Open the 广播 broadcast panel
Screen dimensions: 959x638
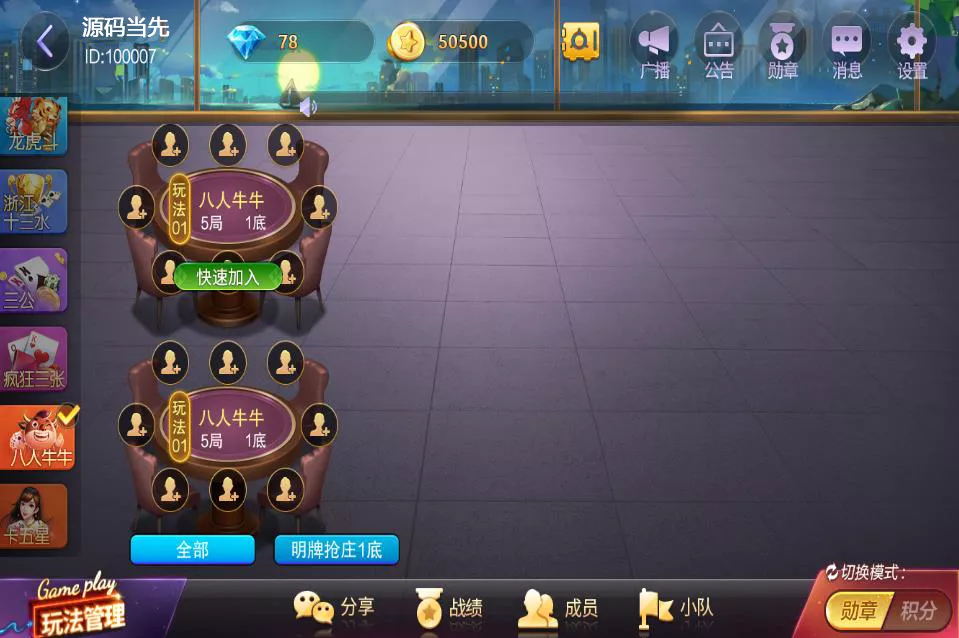pyautogui.click(x=655, y=47)
